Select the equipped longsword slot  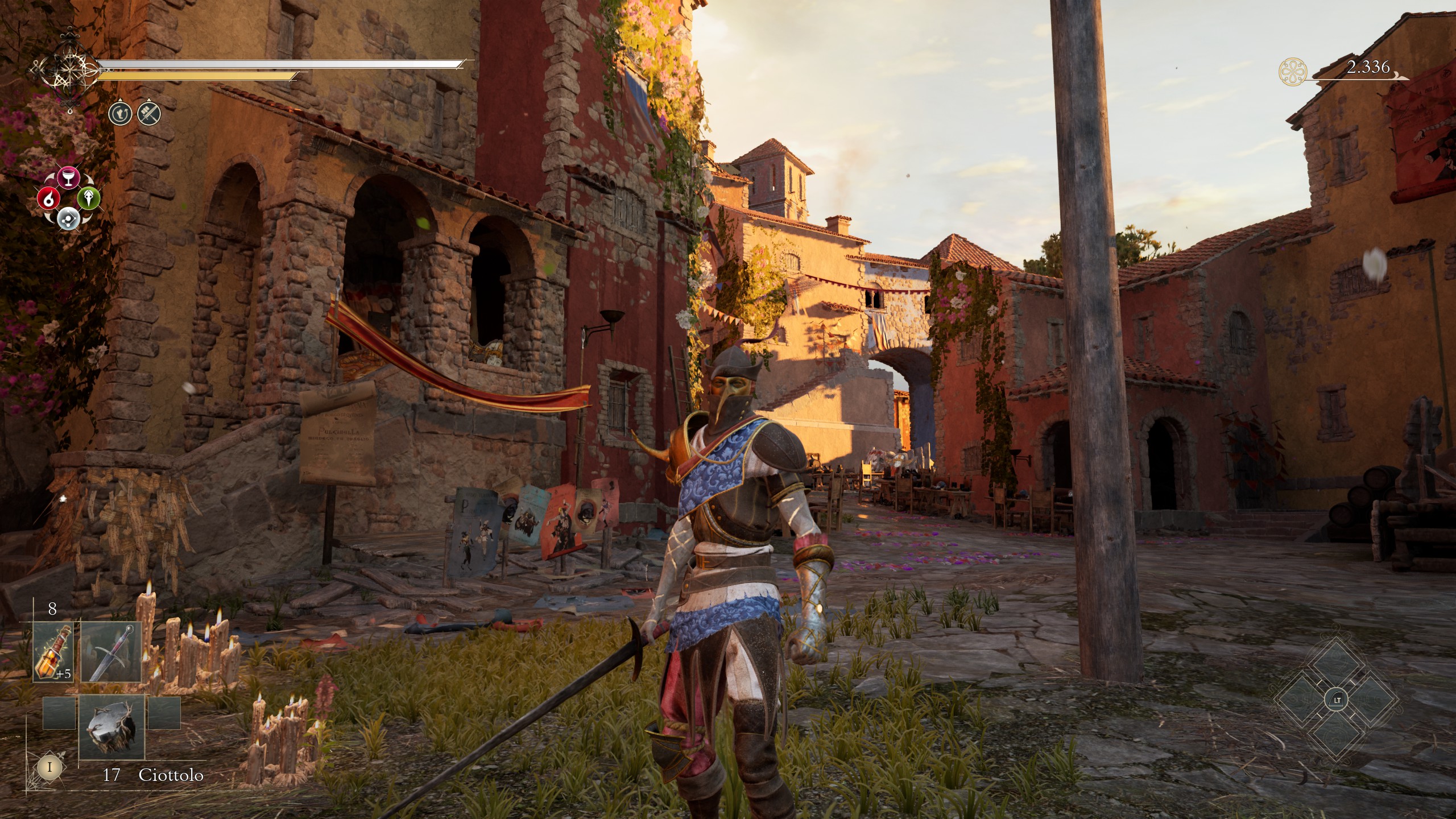(111, 652)
